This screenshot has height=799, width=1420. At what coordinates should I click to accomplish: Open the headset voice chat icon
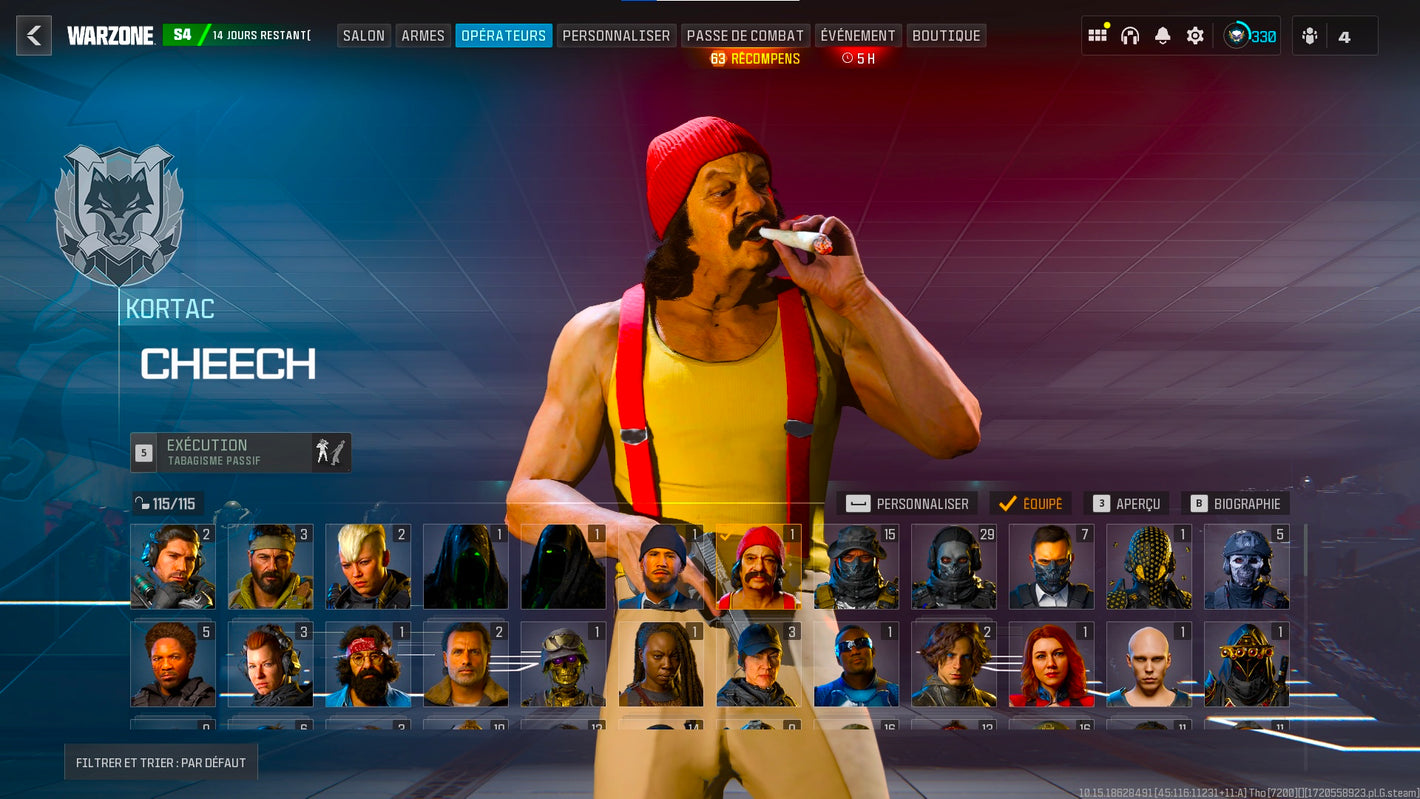click(x=1130, y=36)
